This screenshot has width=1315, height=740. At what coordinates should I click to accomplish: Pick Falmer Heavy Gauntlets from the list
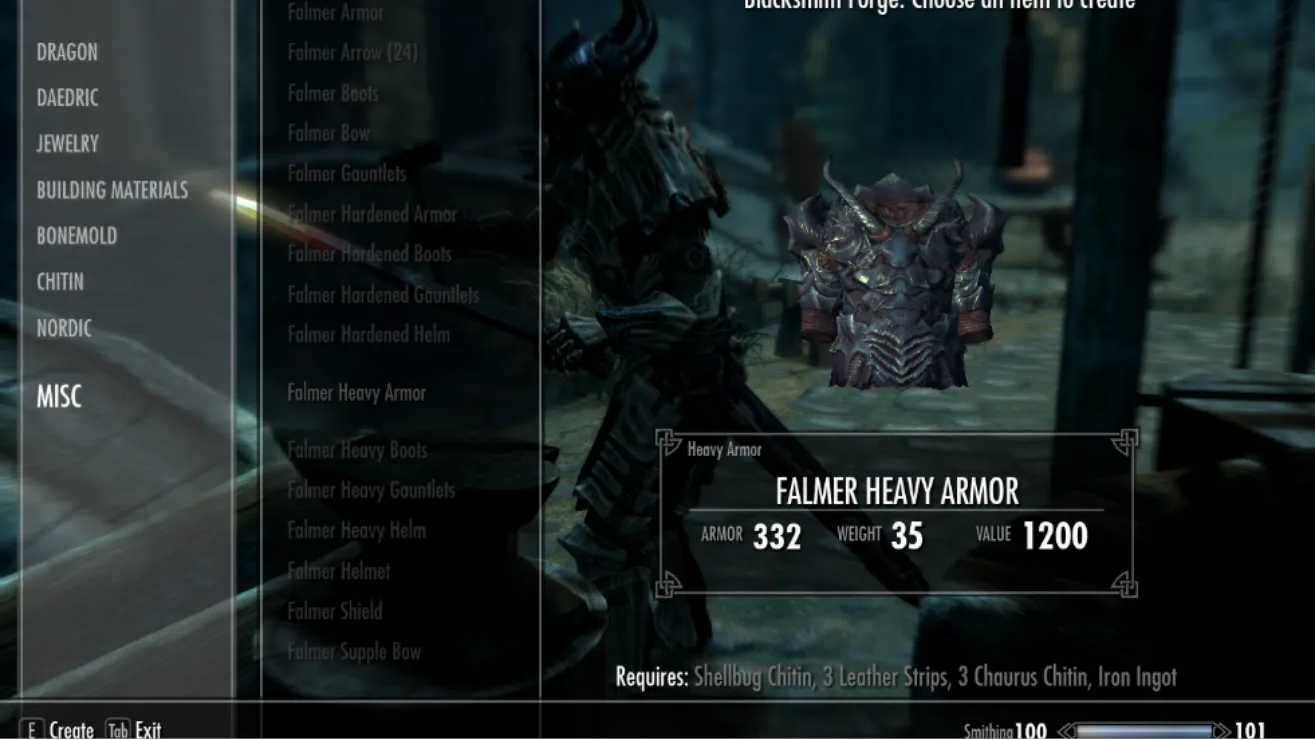371,490
